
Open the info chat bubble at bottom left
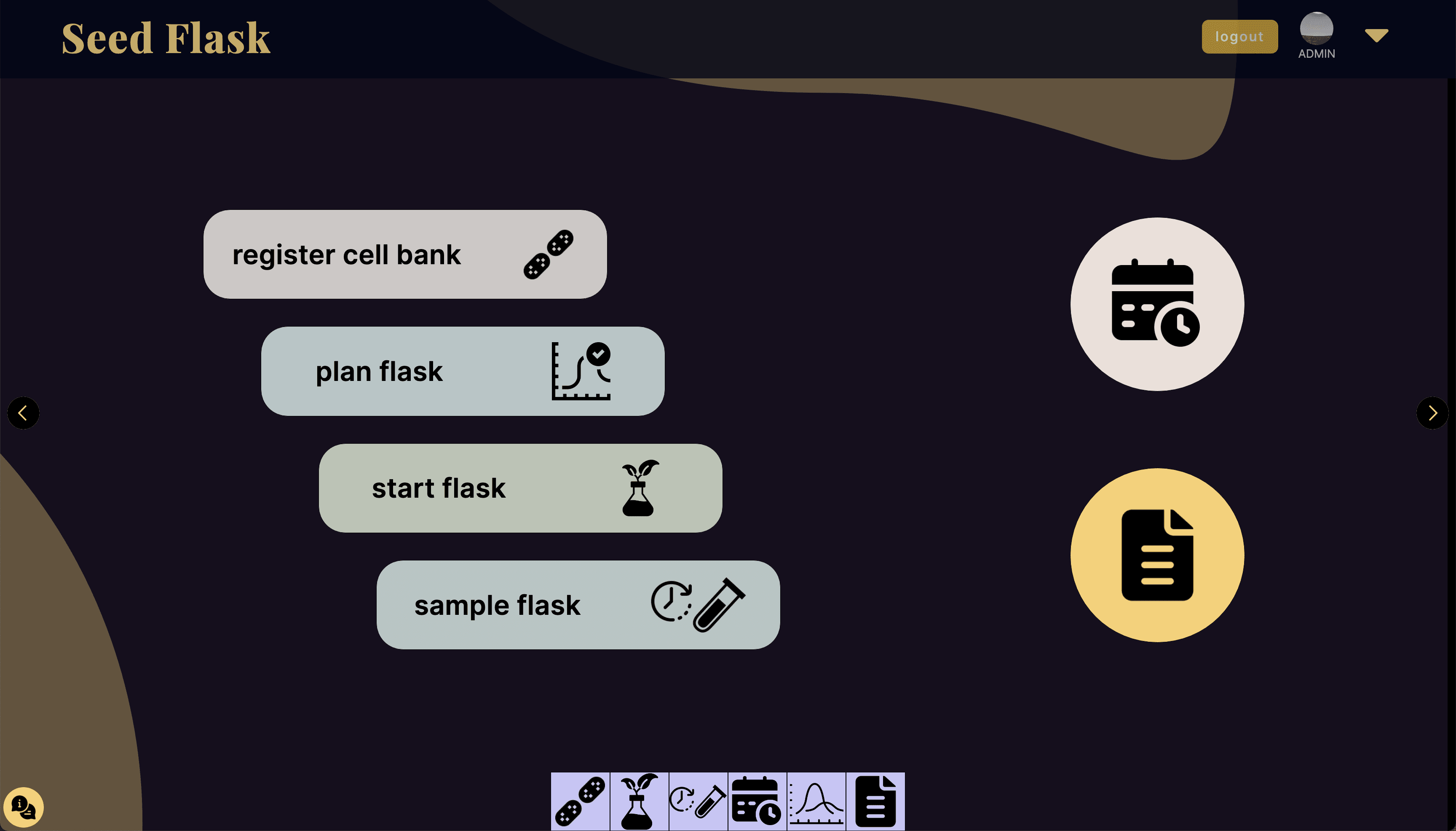pos(24,806)
